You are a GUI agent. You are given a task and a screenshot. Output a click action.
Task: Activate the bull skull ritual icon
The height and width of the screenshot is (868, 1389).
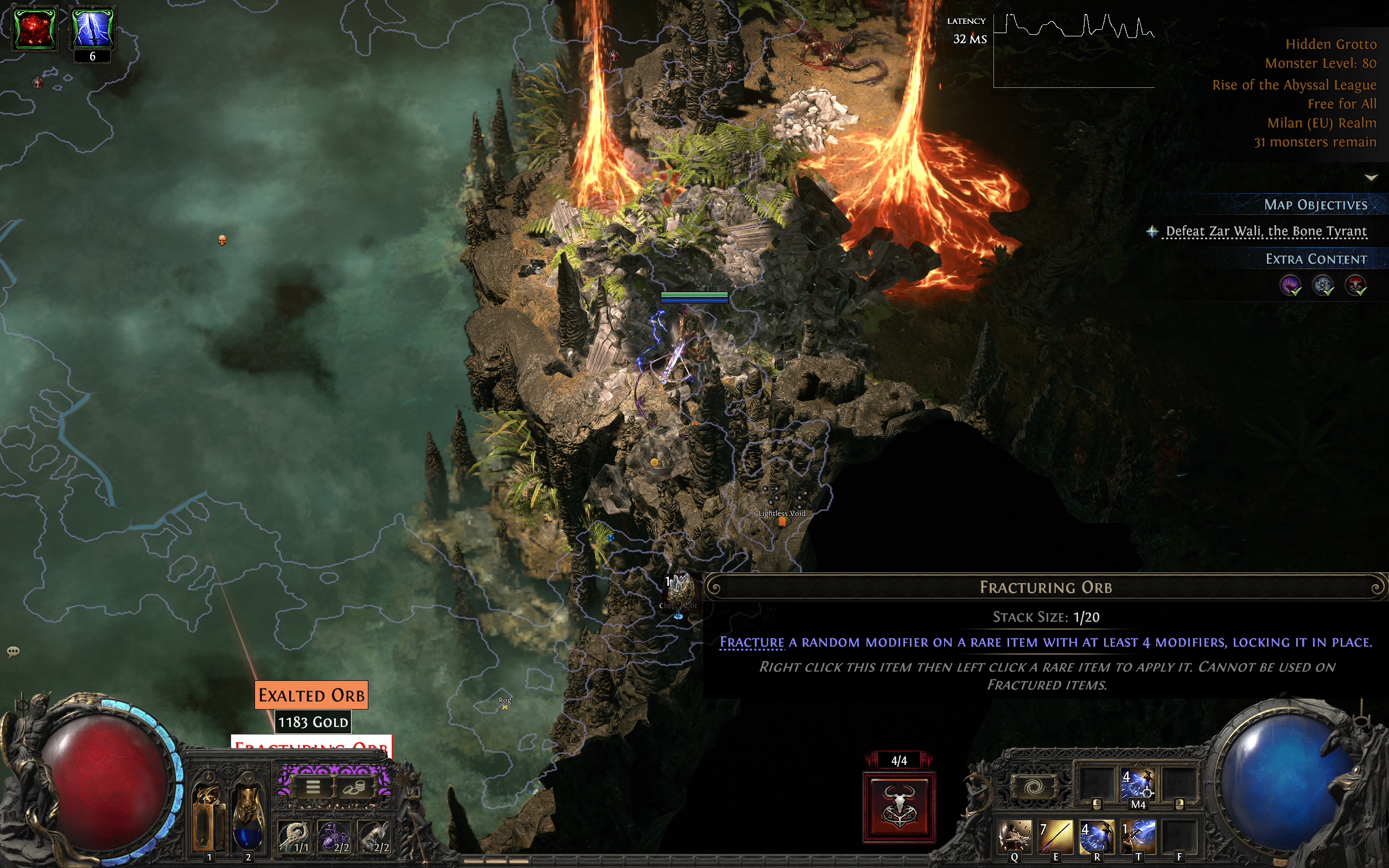point(899,807)
